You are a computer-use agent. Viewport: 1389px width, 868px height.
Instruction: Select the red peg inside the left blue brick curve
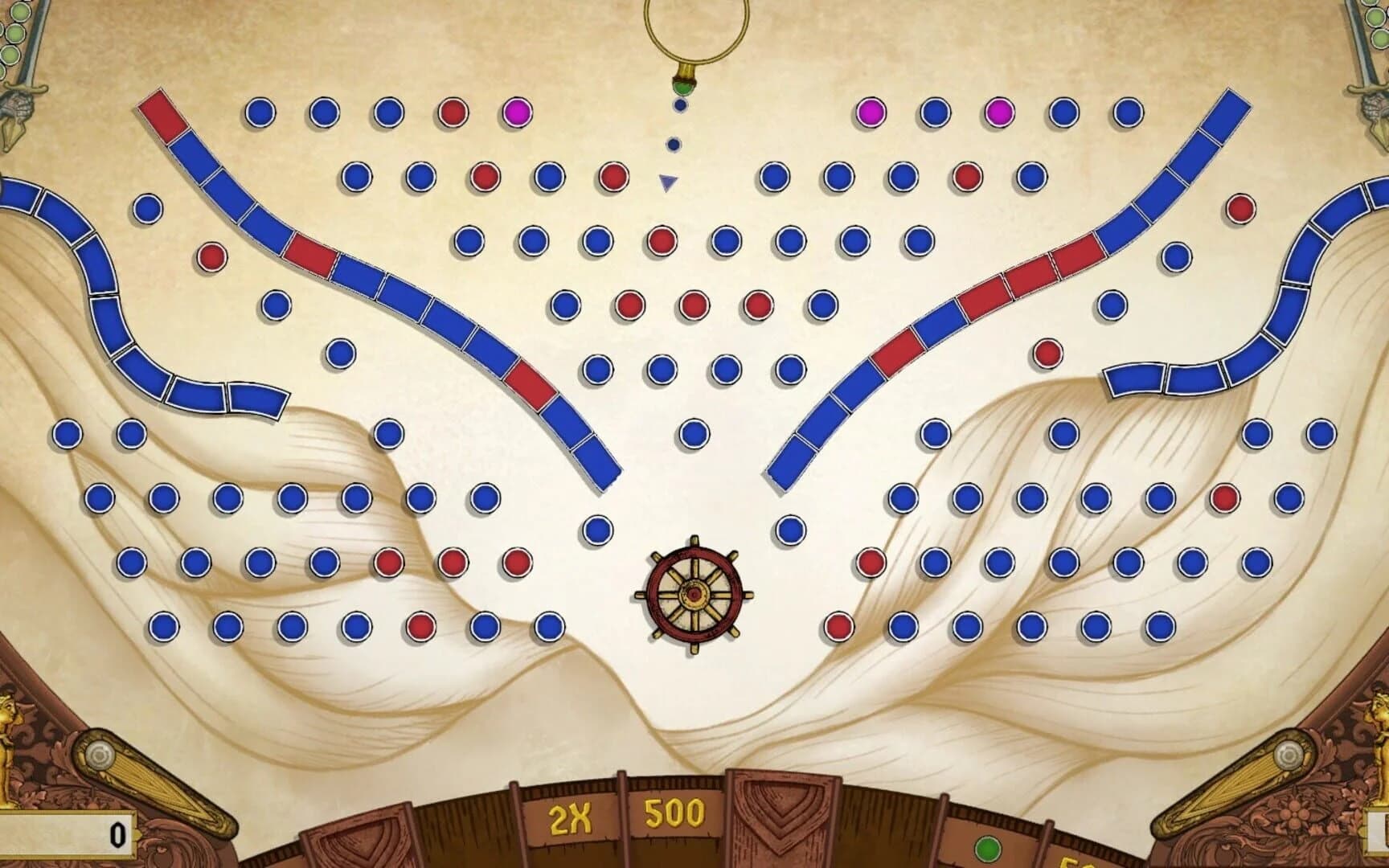coord(211,258)
